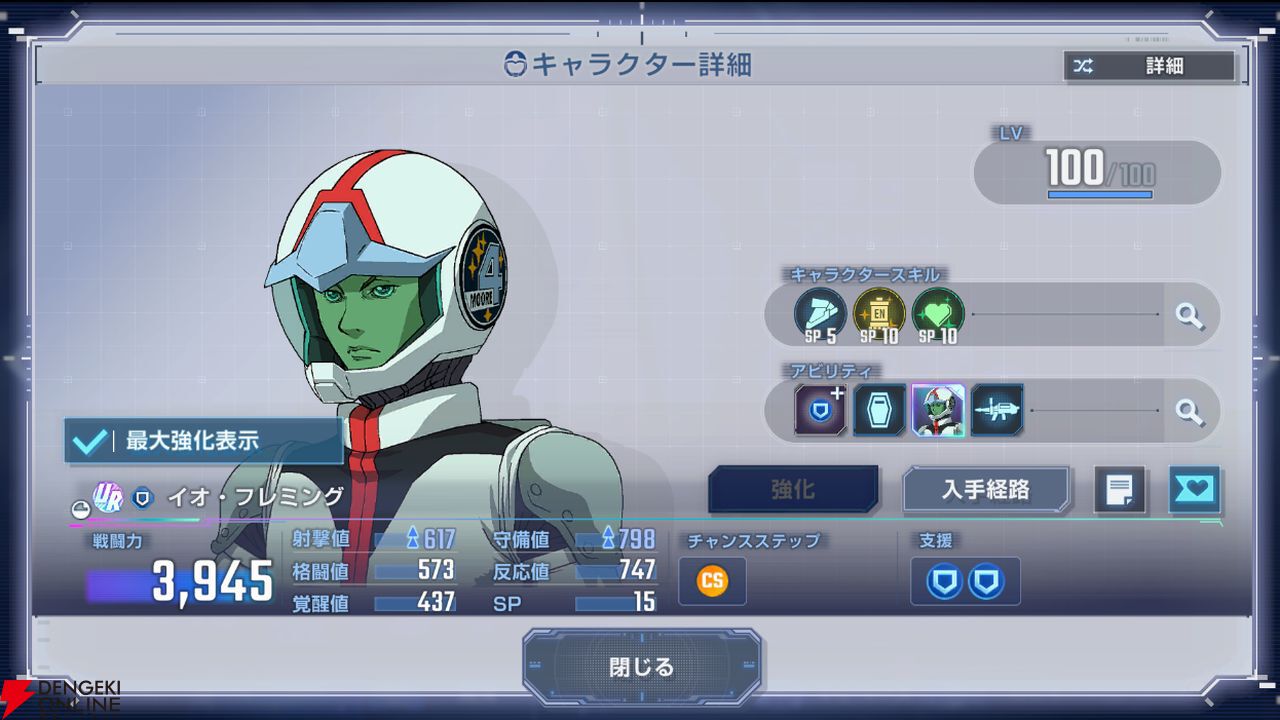Show the 入手経路 acquisition route

pyautogui.click(x=986, y=490)
